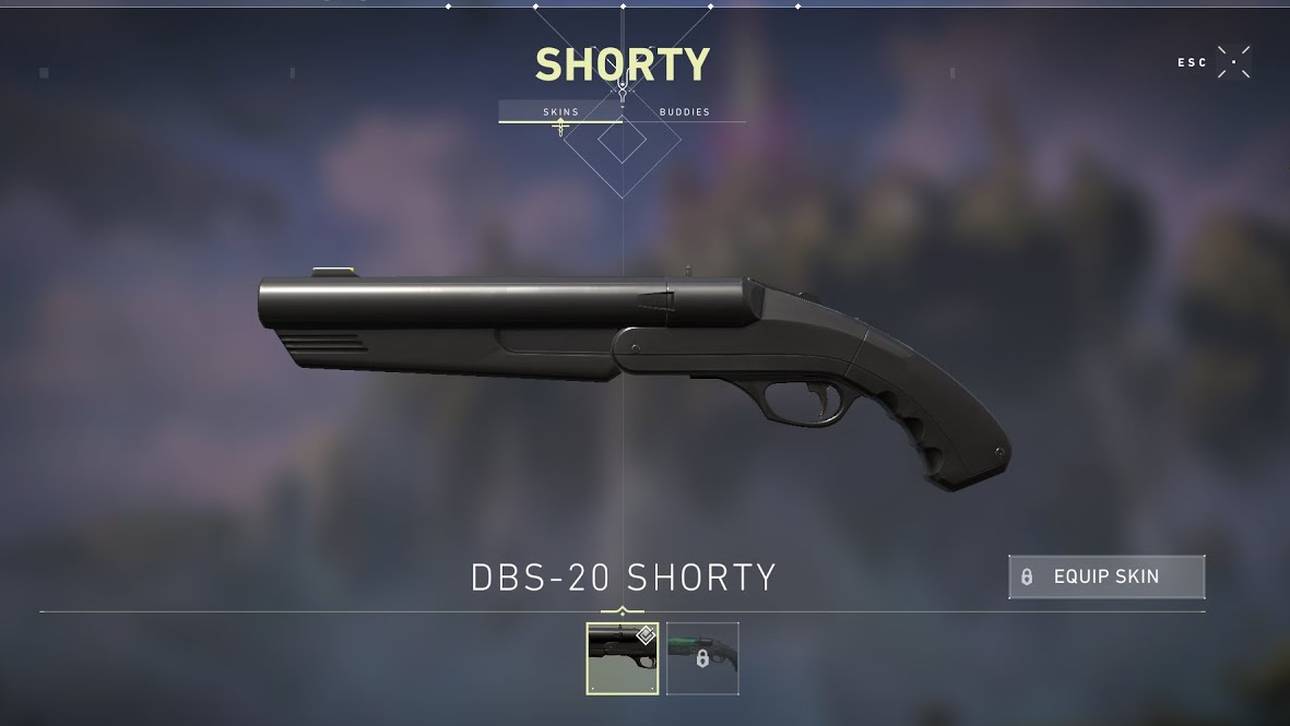Switch to the Skins tab
Image resolution: width=1290 pixels, height=726 pixels.
point(559,111)
